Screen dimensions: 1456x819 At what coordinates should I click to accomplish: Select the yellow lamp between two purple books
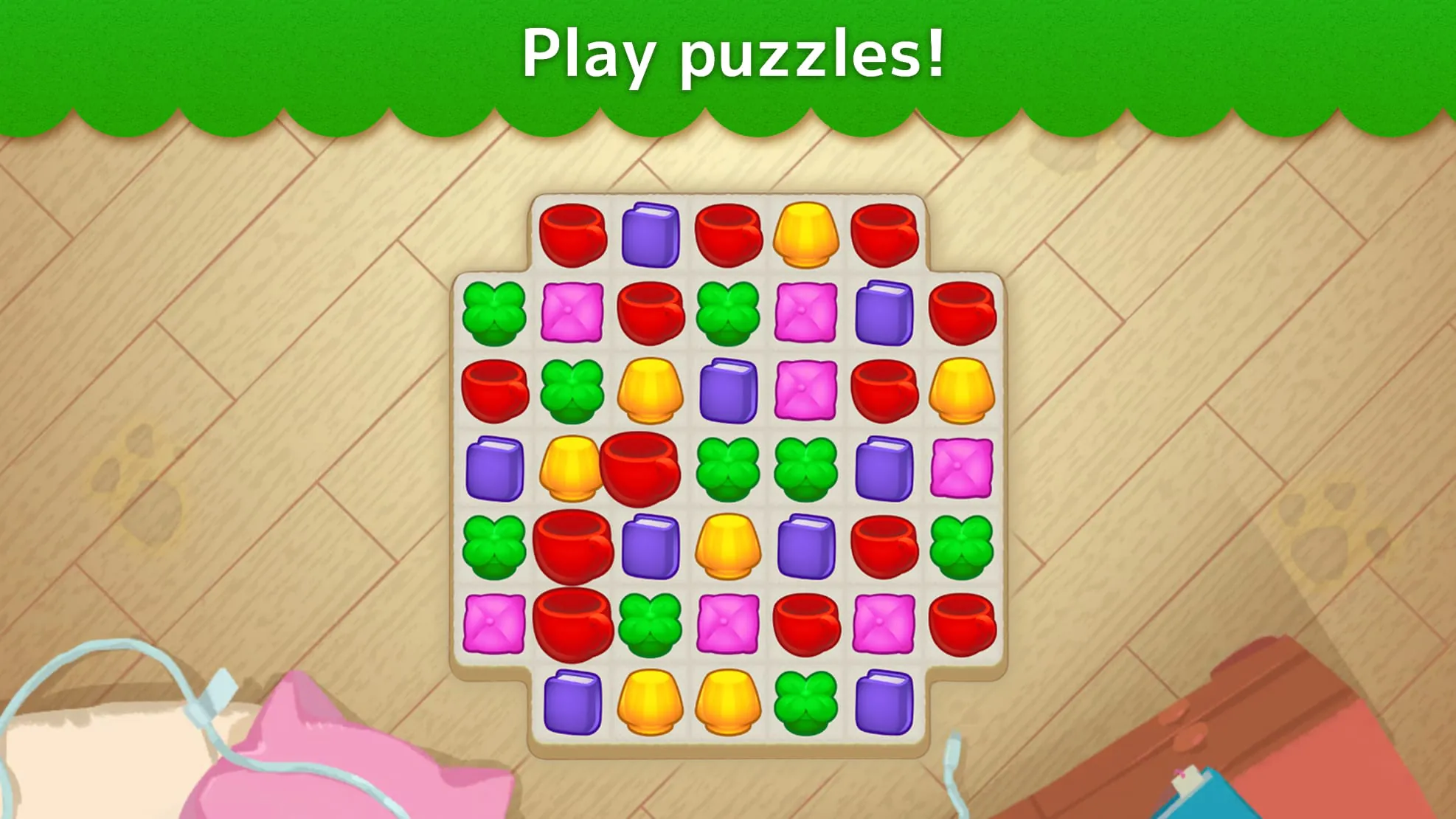(728, 546)
